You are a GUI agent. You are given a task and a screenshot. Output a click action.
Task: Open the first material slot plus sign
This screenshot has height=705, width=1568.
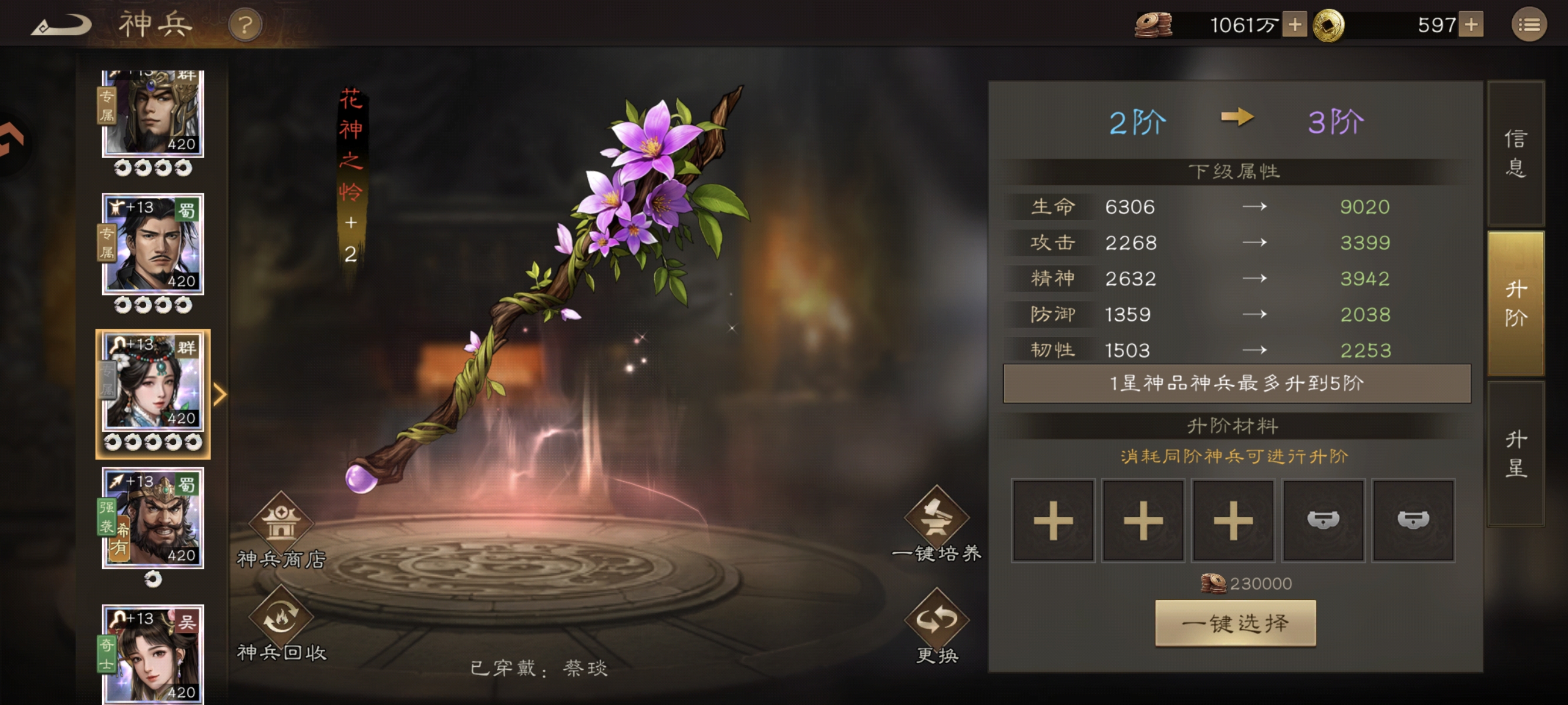[x=1051, y=521]
